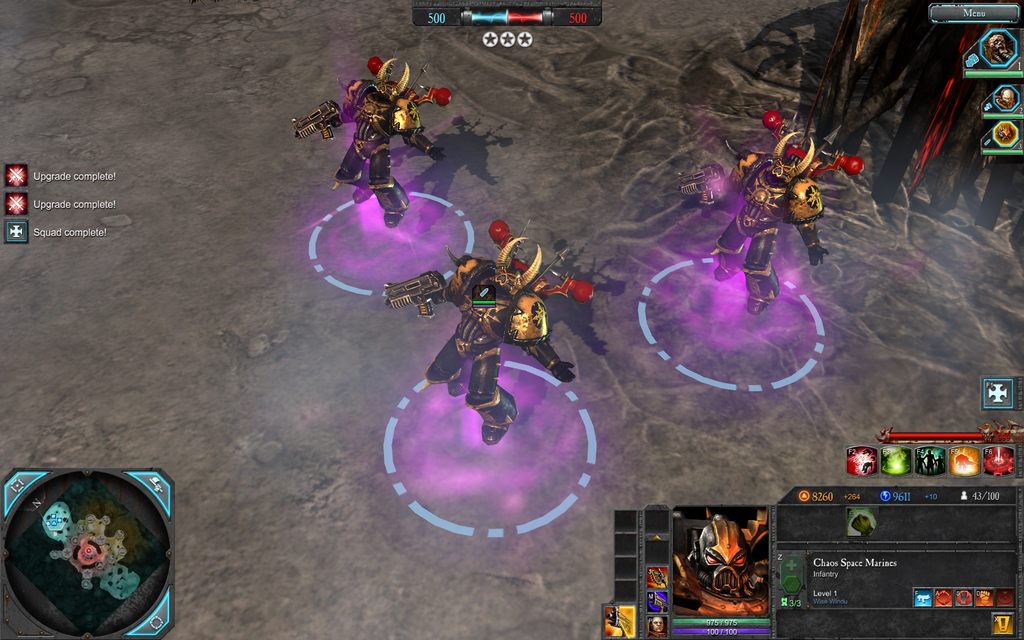Activate the F3 green cloud global ability
The height and width of the screenshot is (640, 1024).
click(x=895, y=461)
